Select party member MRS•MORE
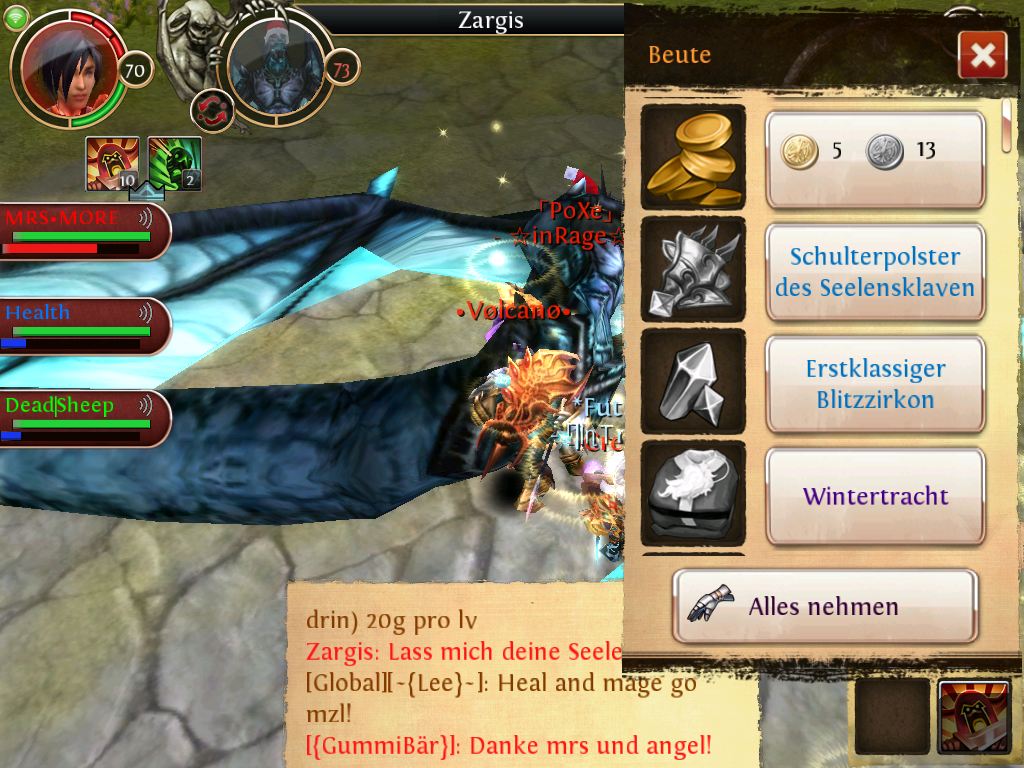Viewport: 1024px width, 768px height. (82, 231)
